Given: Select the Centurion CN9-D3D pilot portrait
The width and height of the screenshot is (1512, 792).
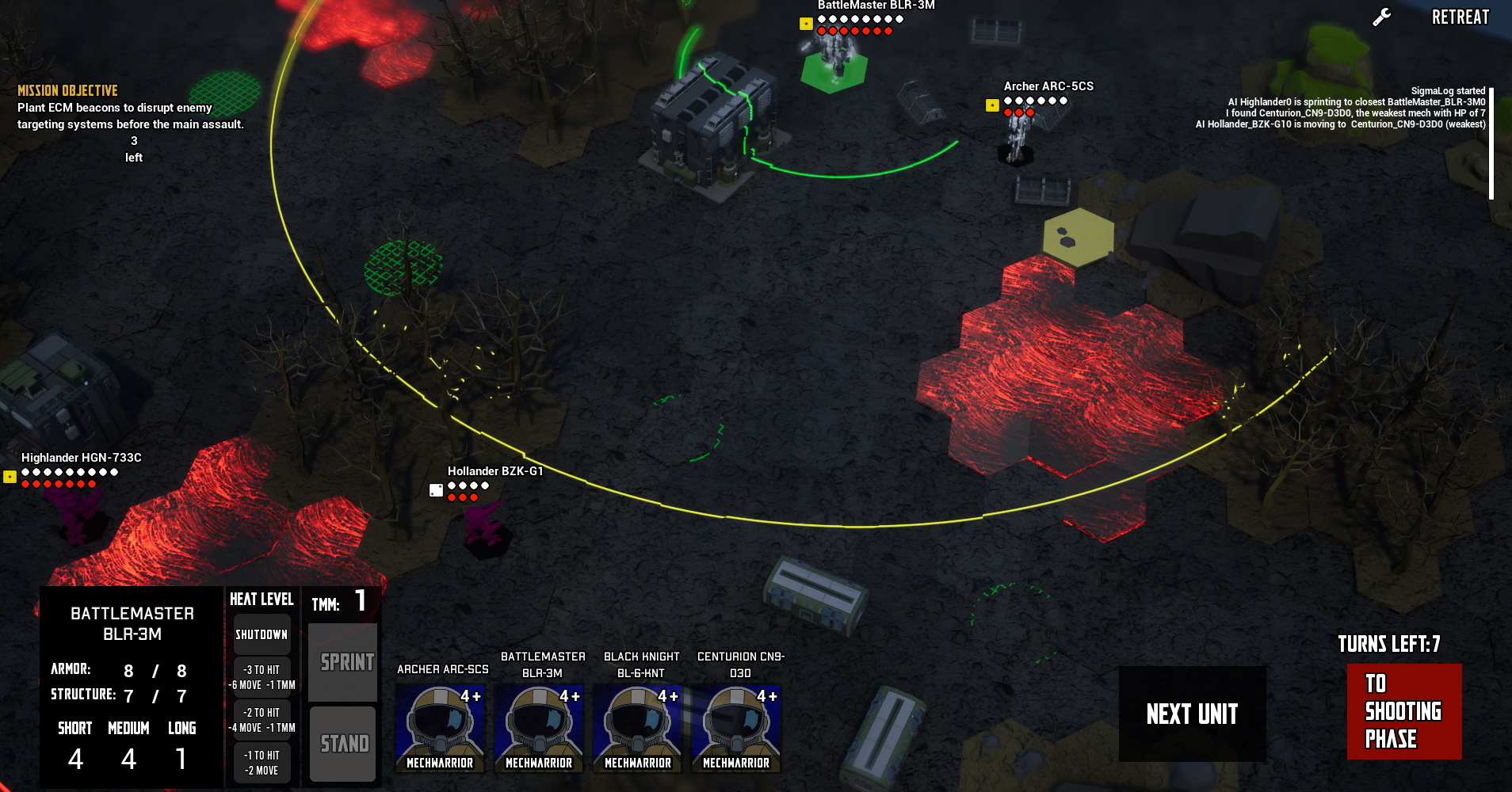Looking at the screenshot, I should point(736,728).
